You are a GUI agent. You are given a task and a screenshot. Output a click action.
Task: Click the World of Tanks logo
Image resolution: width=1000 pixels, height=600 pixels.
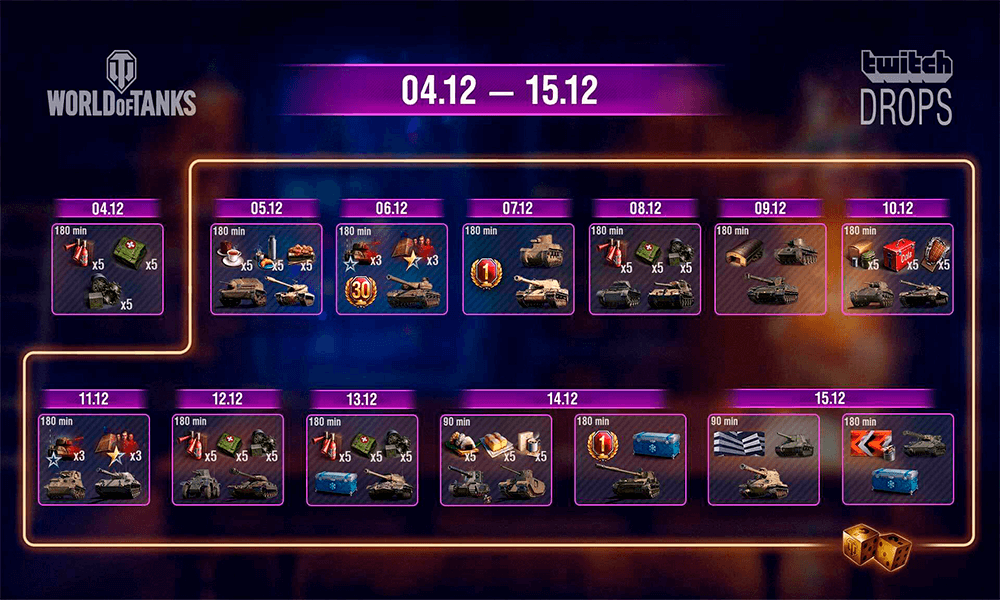(121, 85)
